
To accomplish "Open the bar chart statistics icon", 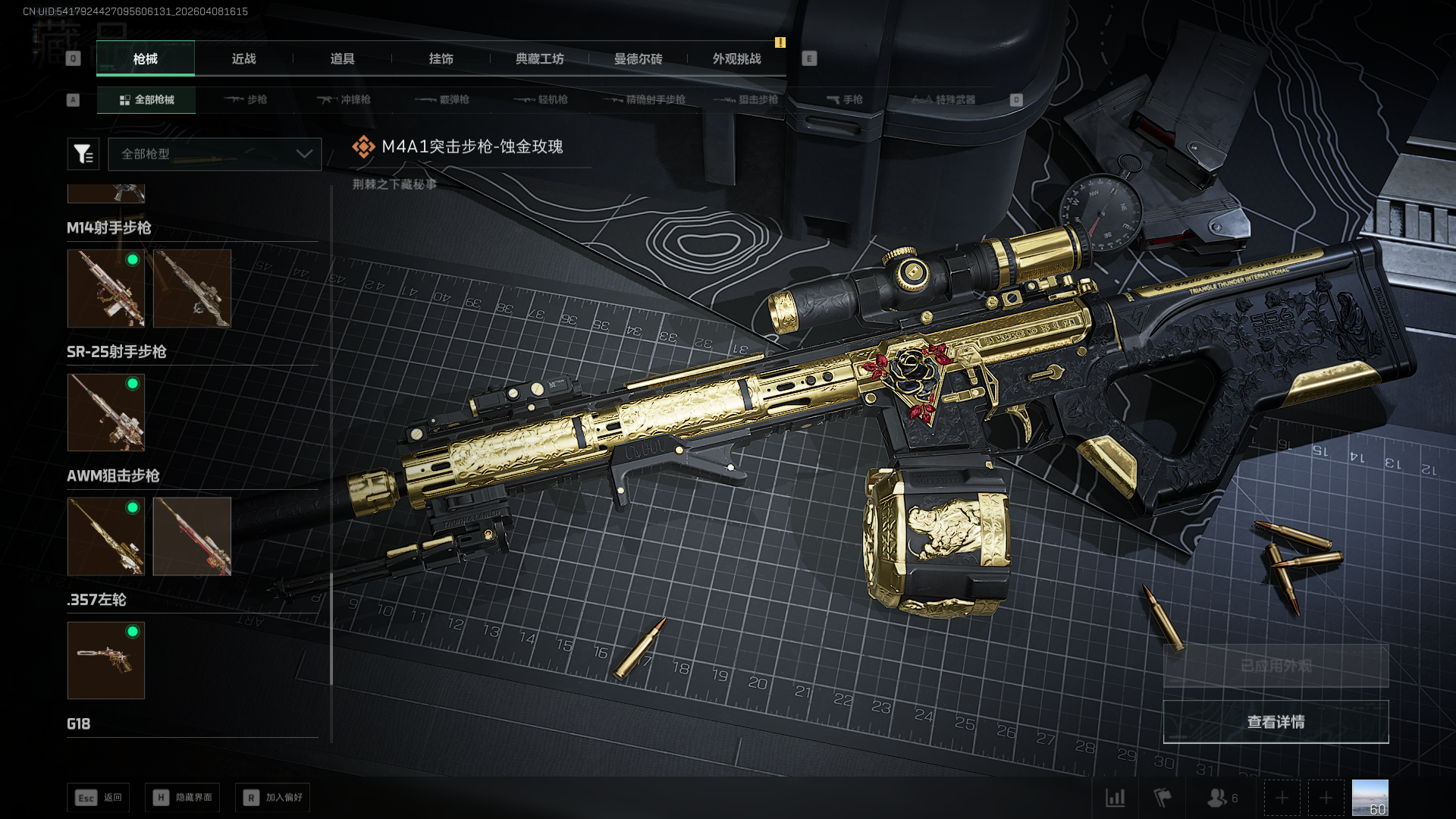I will coord(1115,798).
